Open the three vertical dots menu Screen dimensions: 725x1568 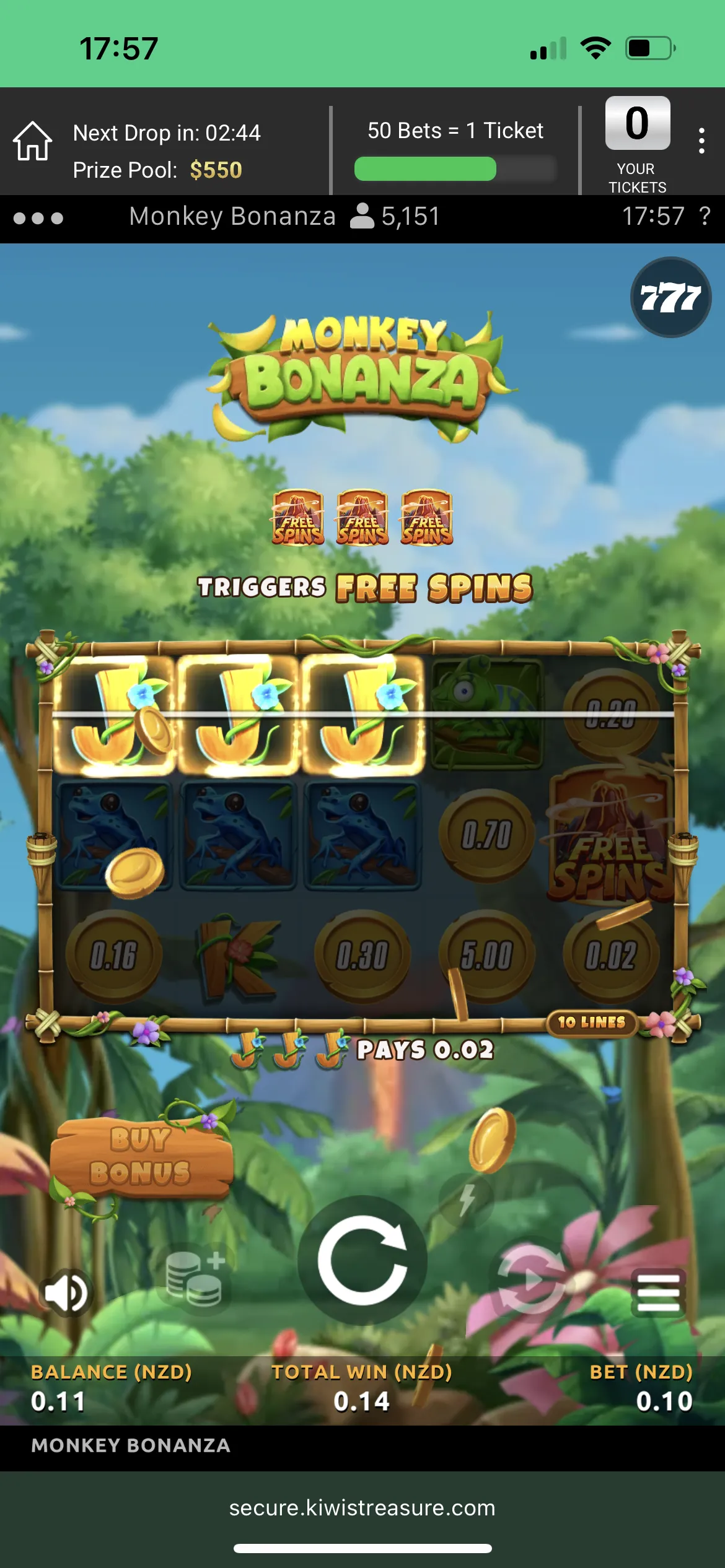click(x=701, y=141)
